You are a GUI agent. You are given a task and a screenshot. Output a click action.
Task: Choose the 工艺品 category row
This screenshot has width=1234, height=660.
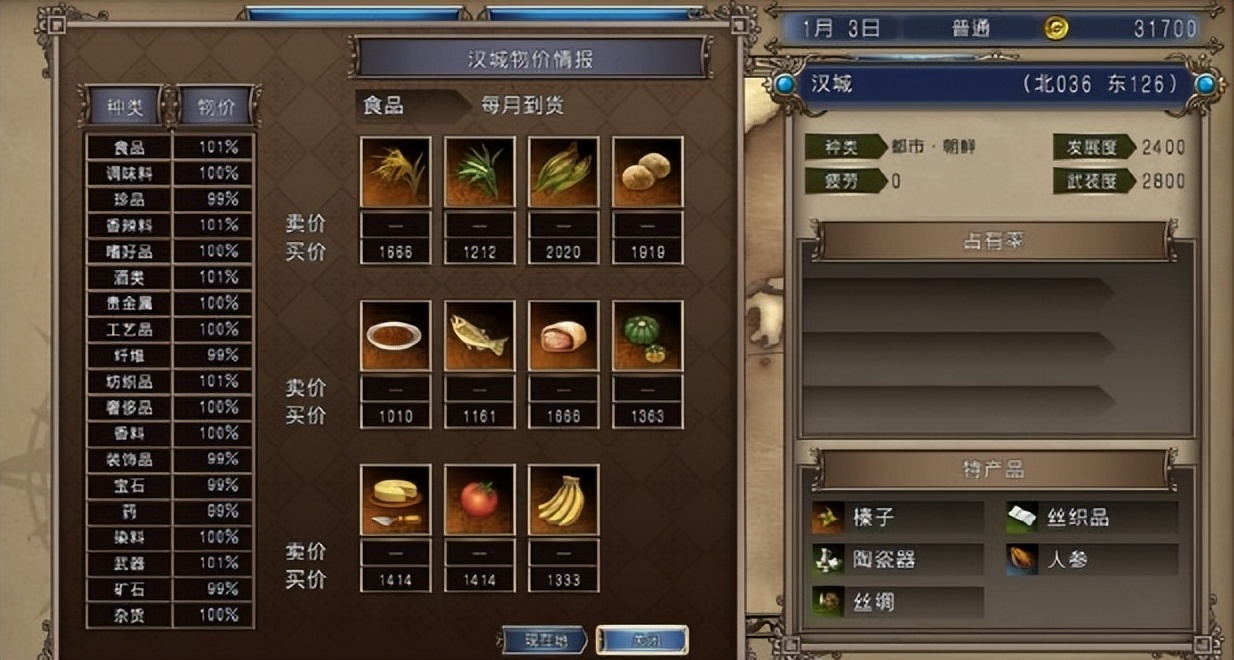pyautogui.click(x=129, y=329)
